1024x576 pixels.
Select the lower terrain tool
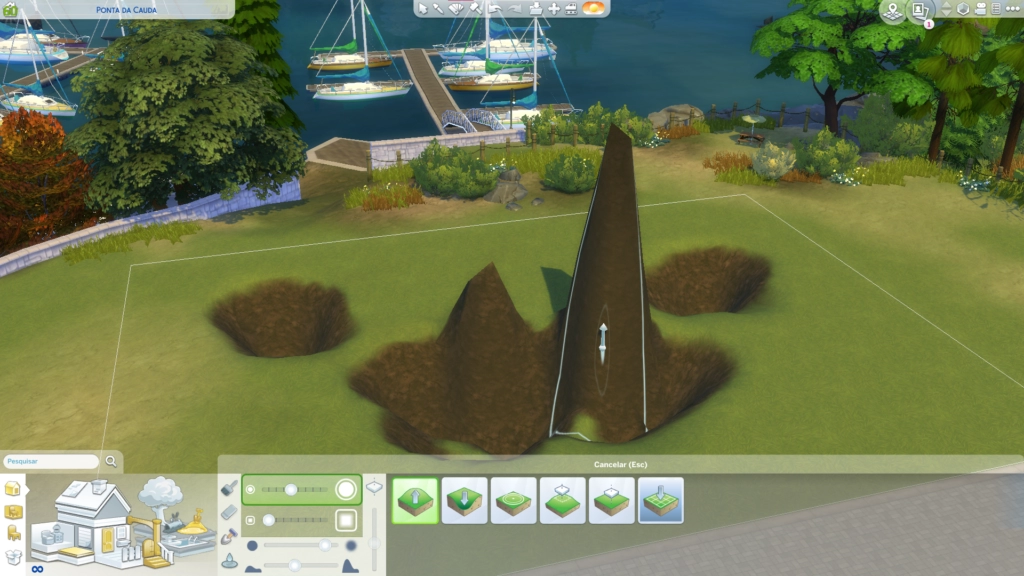tap(464, 500)
